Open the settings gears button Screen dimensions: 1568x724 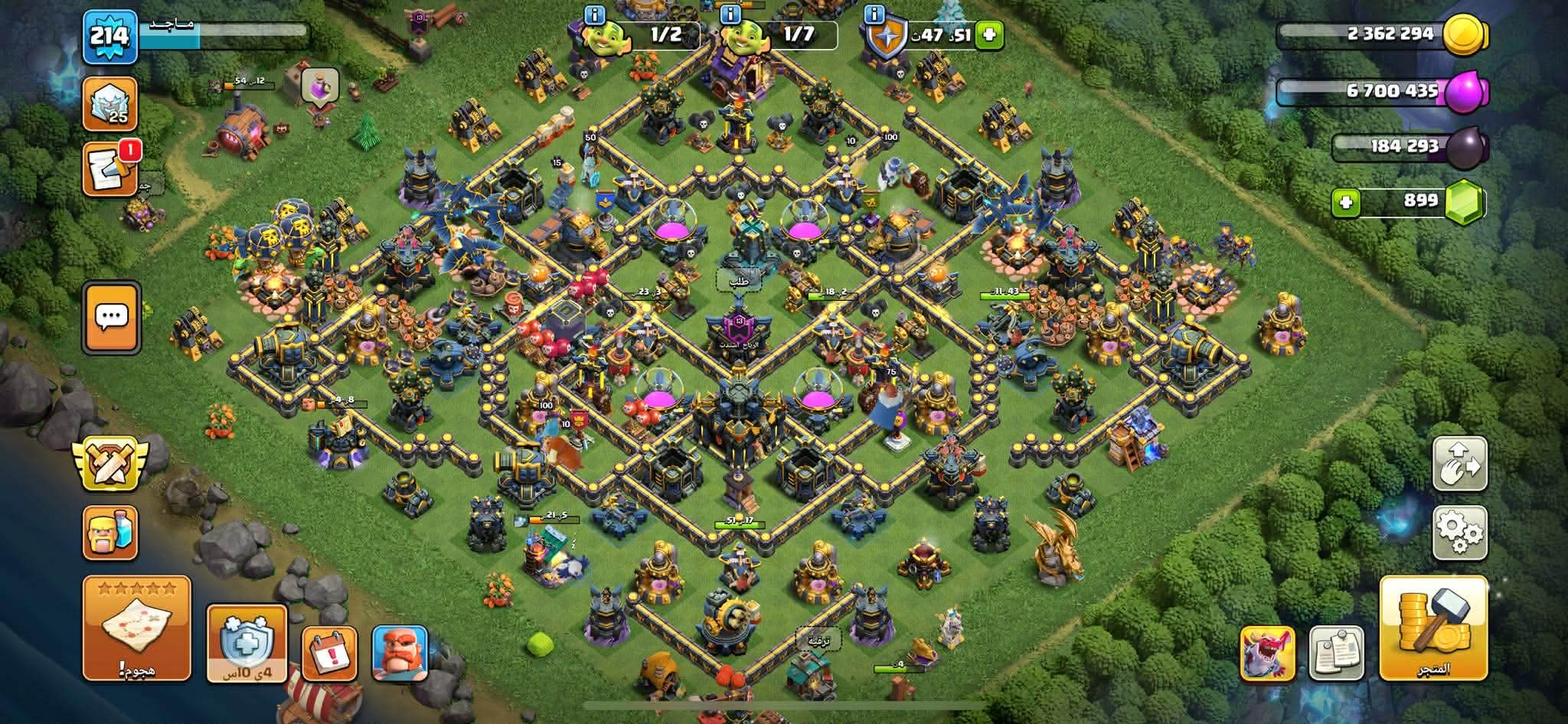[x=1459, y=533]
